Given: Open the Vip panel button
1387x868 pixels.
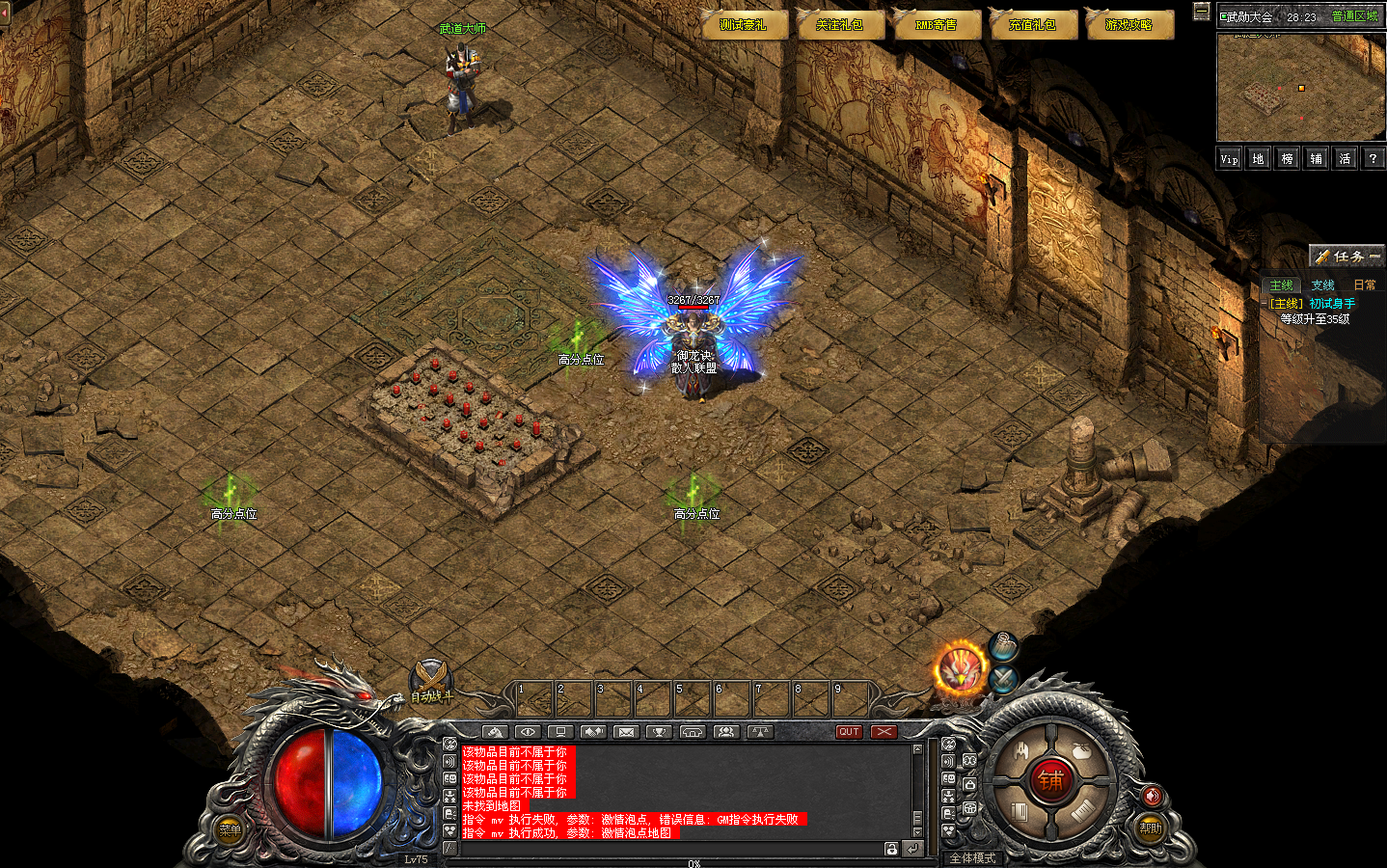Looking at the screenshot, I should (x=1229, y=159).
